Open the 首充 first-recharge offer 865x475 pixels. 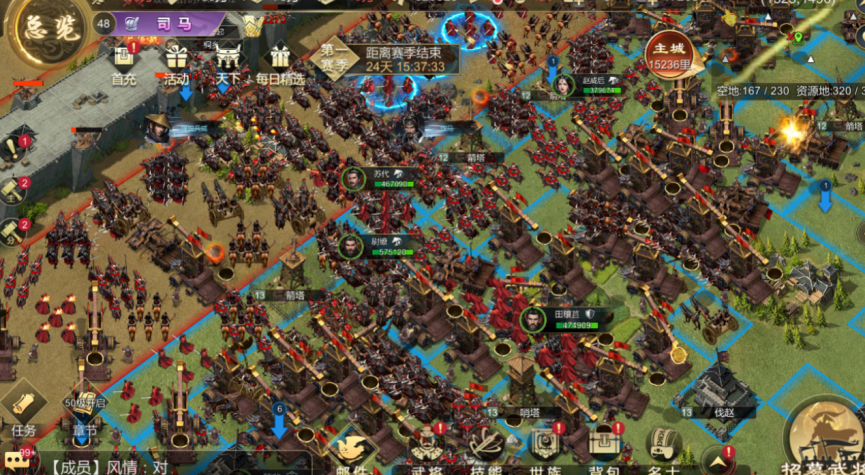tap(124, 60)
